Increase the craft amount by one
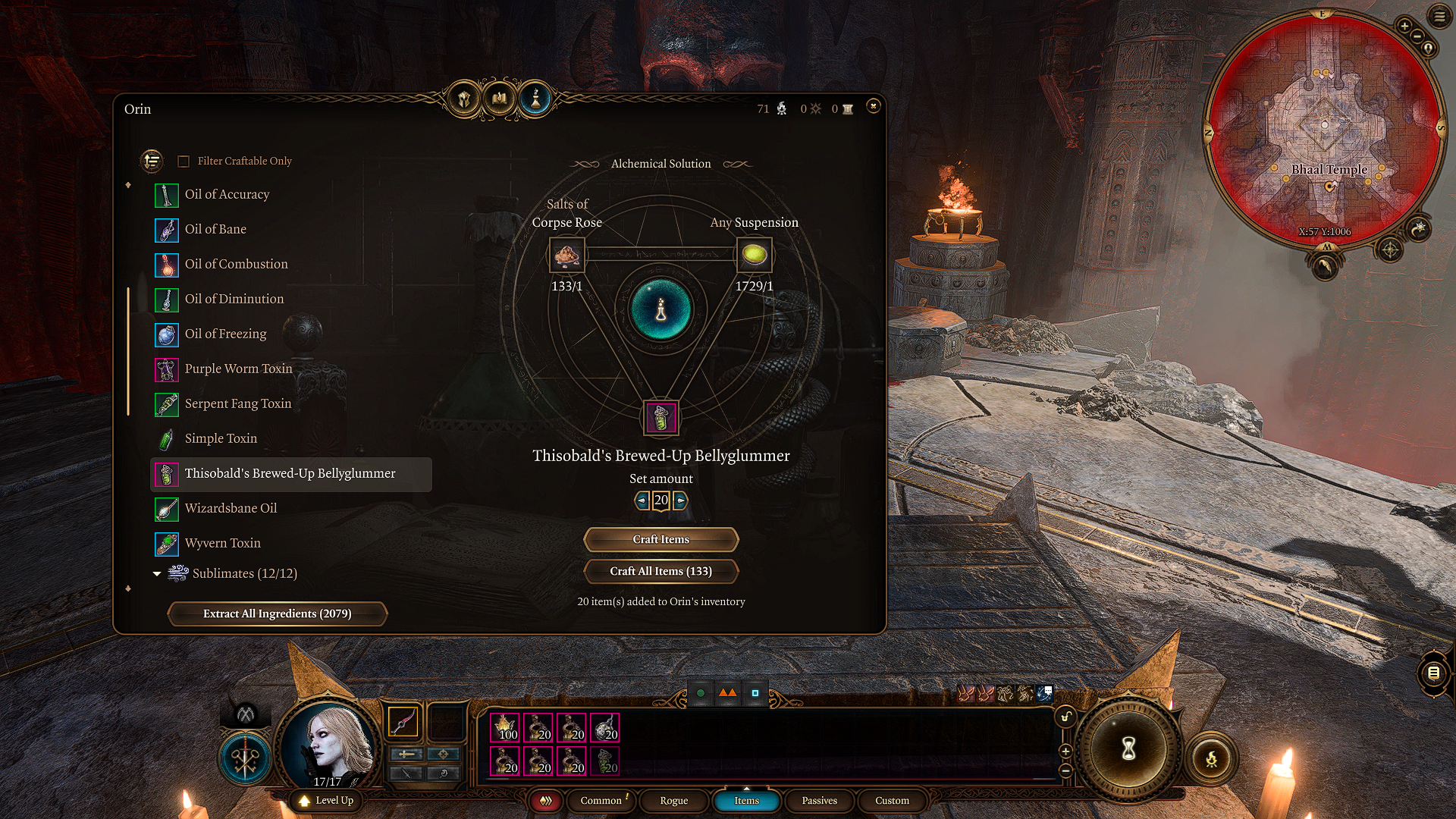Viewport: 1456px width, 819px height. click(x=680, y=500)
